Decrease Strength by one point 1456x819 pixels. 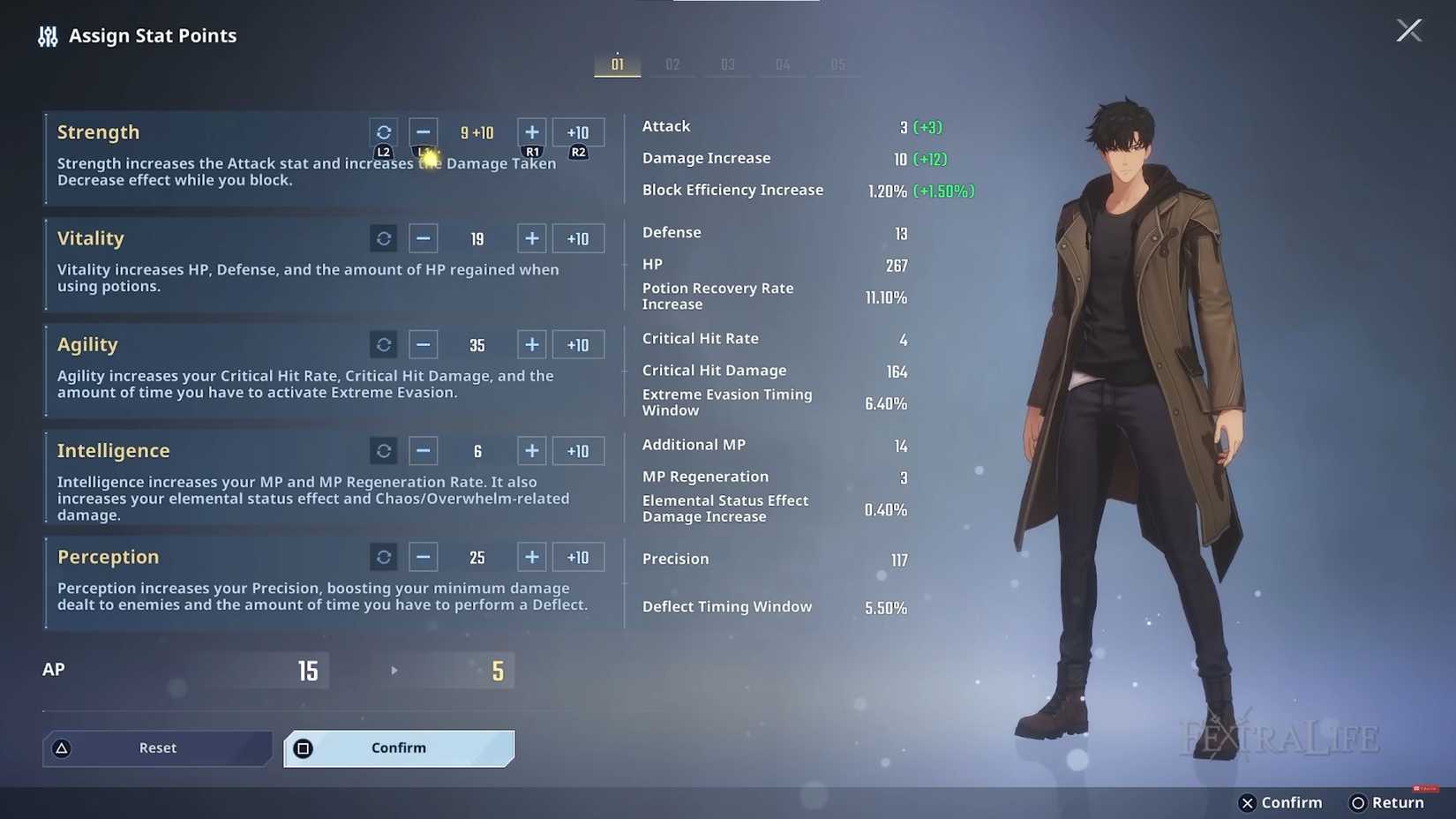point(424,132)
